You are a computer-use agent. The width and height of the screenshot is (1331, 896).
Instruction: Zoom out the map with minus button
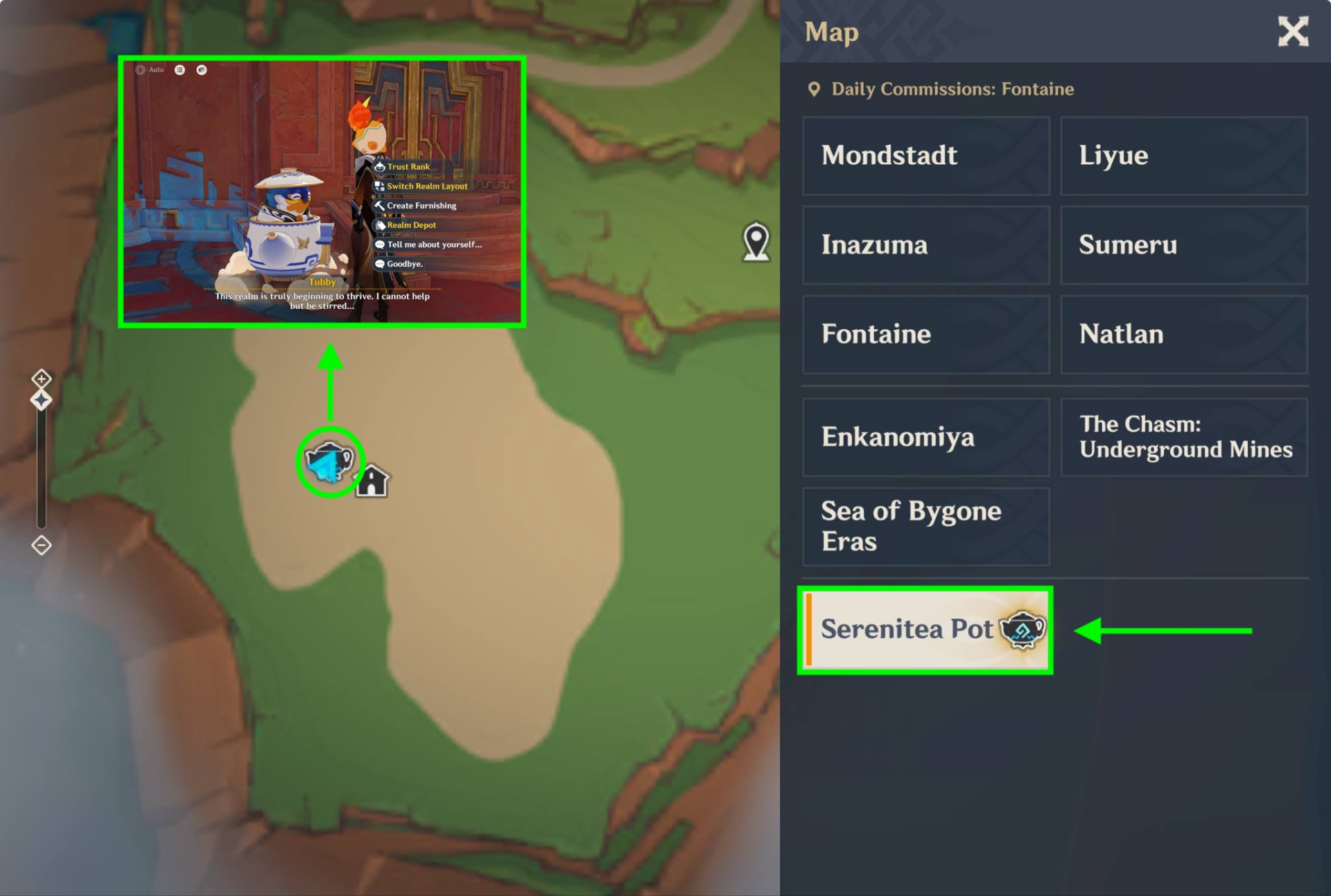click(x=42, y=545)
